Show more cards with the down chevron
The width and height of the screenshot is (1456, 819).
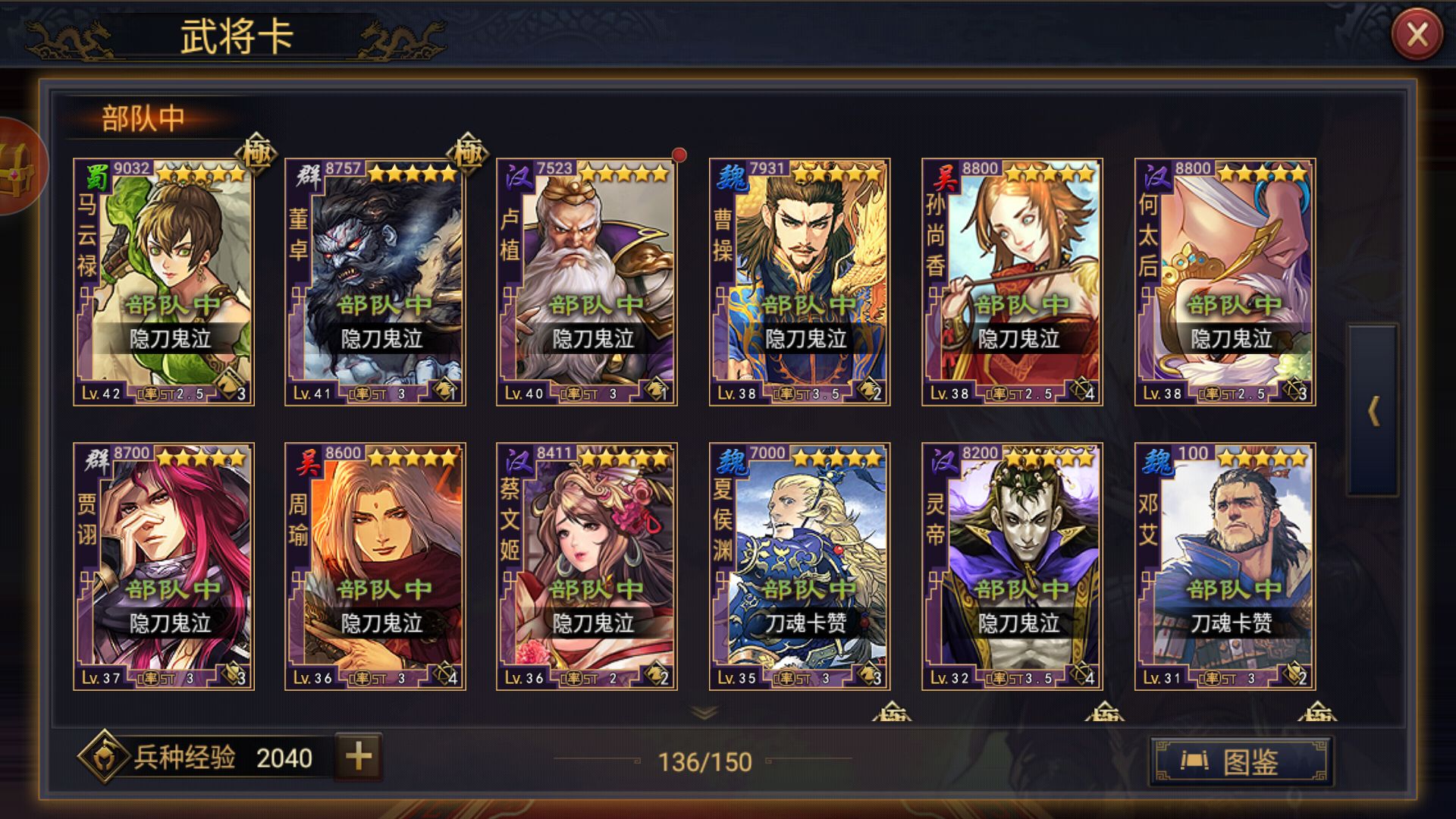pyautogui.click(x=704, y=712)
